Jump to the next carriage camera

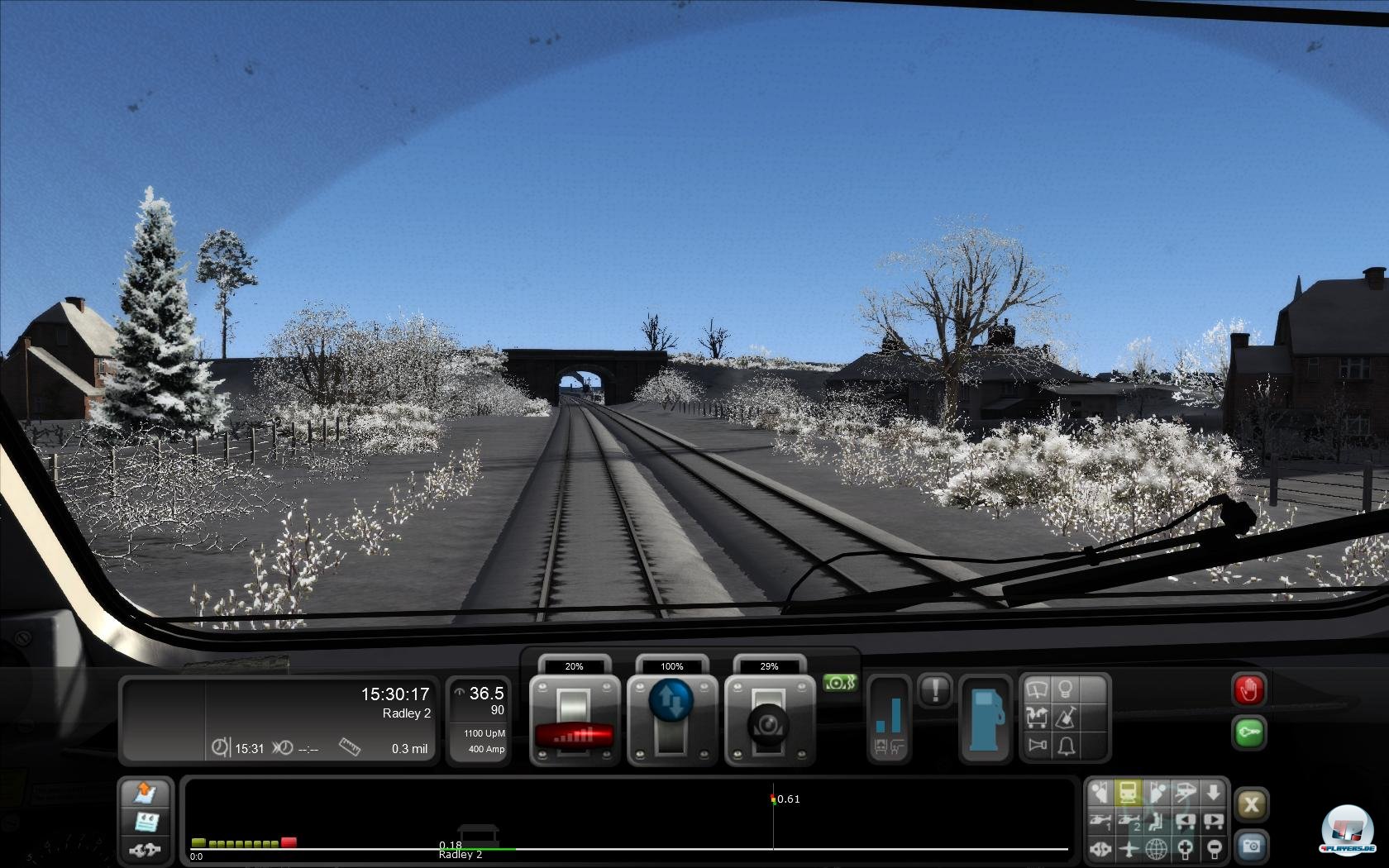click(x=1214, y=823)
